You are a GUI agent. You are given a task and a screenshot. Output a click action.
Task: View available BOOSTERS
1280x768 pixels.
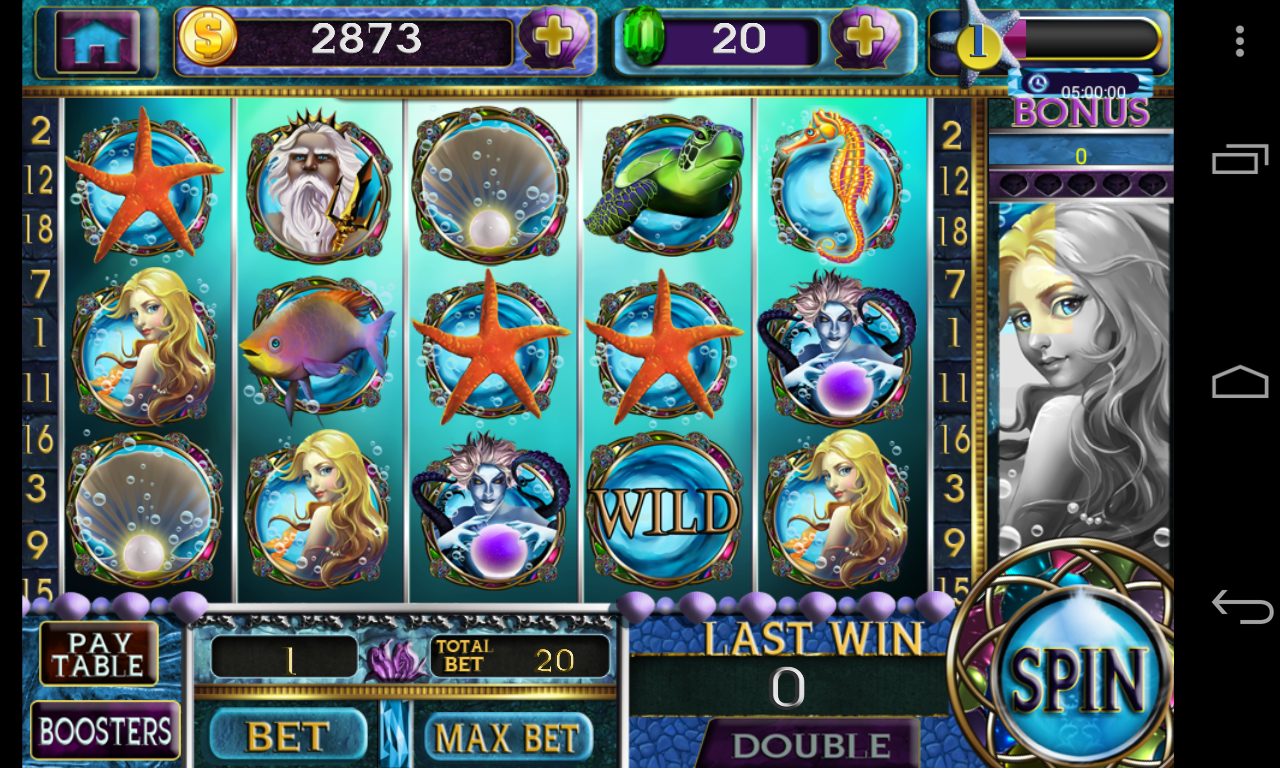click(x=105, y=731)
